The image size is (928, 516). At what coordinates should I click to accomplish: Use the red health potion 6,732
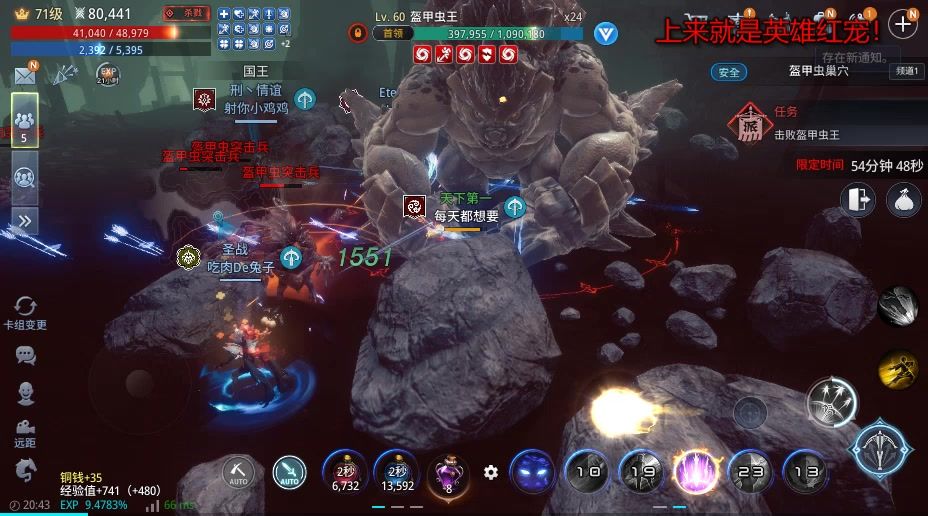click(345, 471)
